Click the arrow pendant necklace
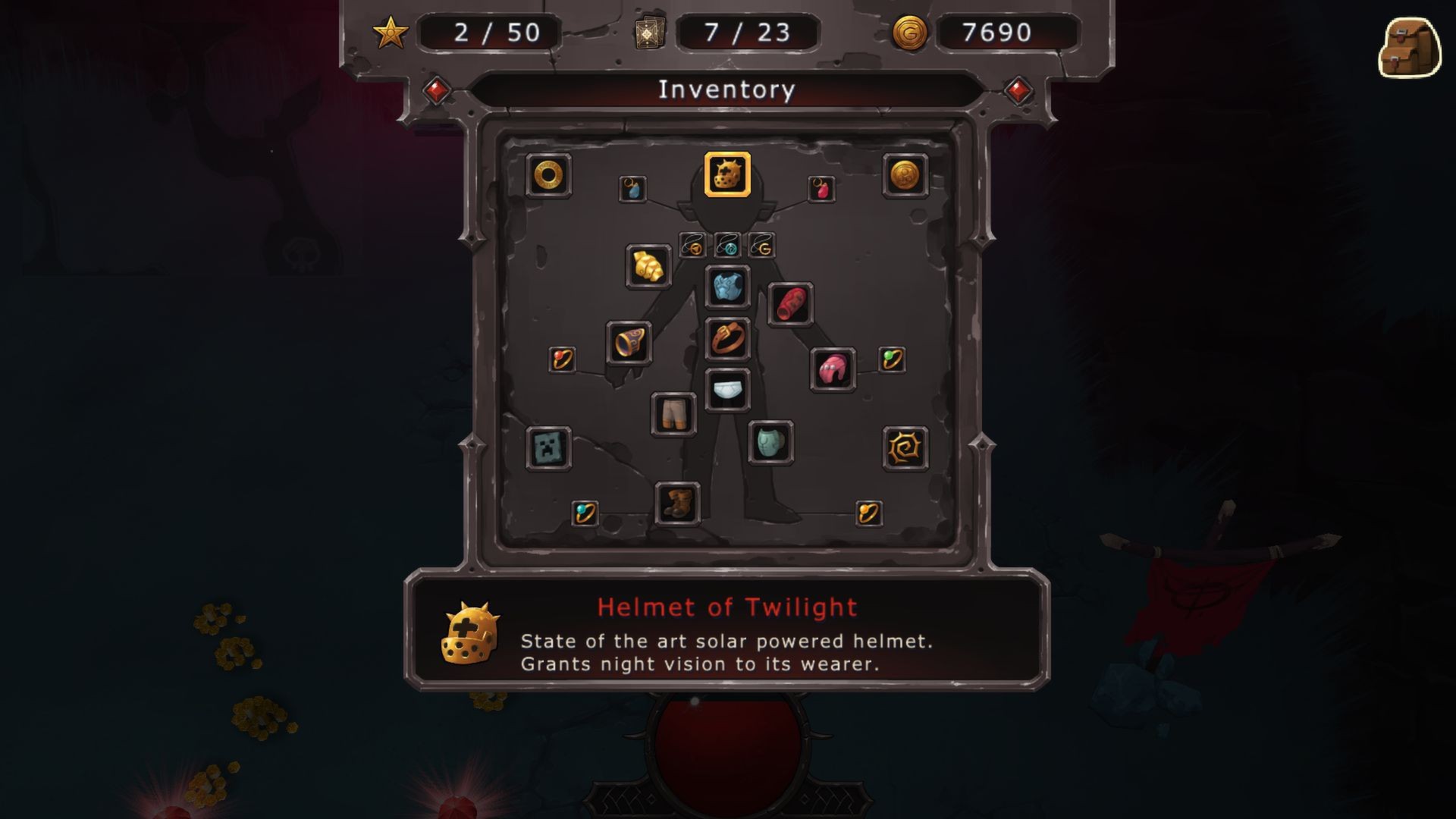Viewport: 1456px width, 819px height. point(691,245)
